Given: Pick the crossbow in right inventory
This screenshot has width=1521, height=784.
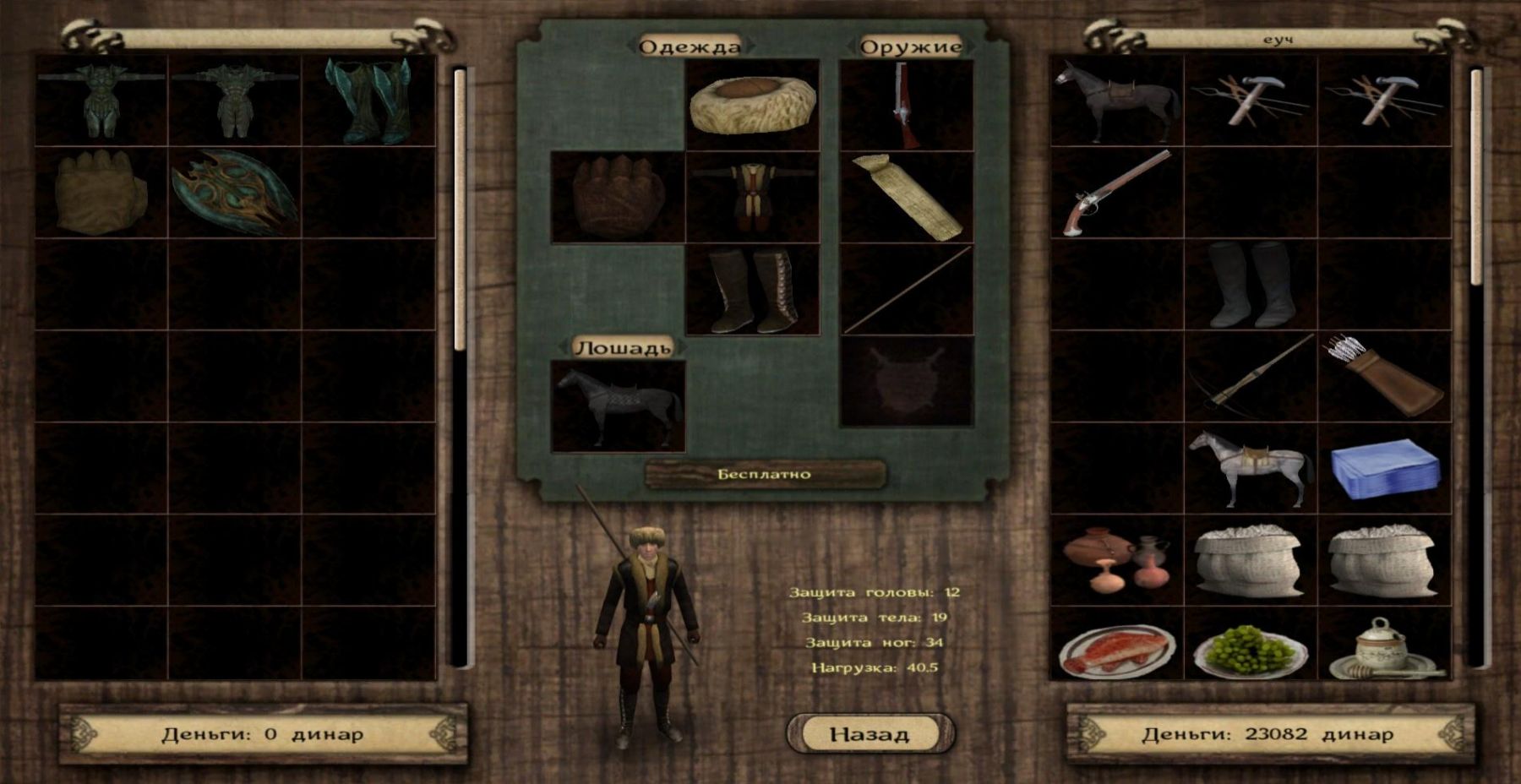Looking at the screenshot, I should coord(1251,376).
